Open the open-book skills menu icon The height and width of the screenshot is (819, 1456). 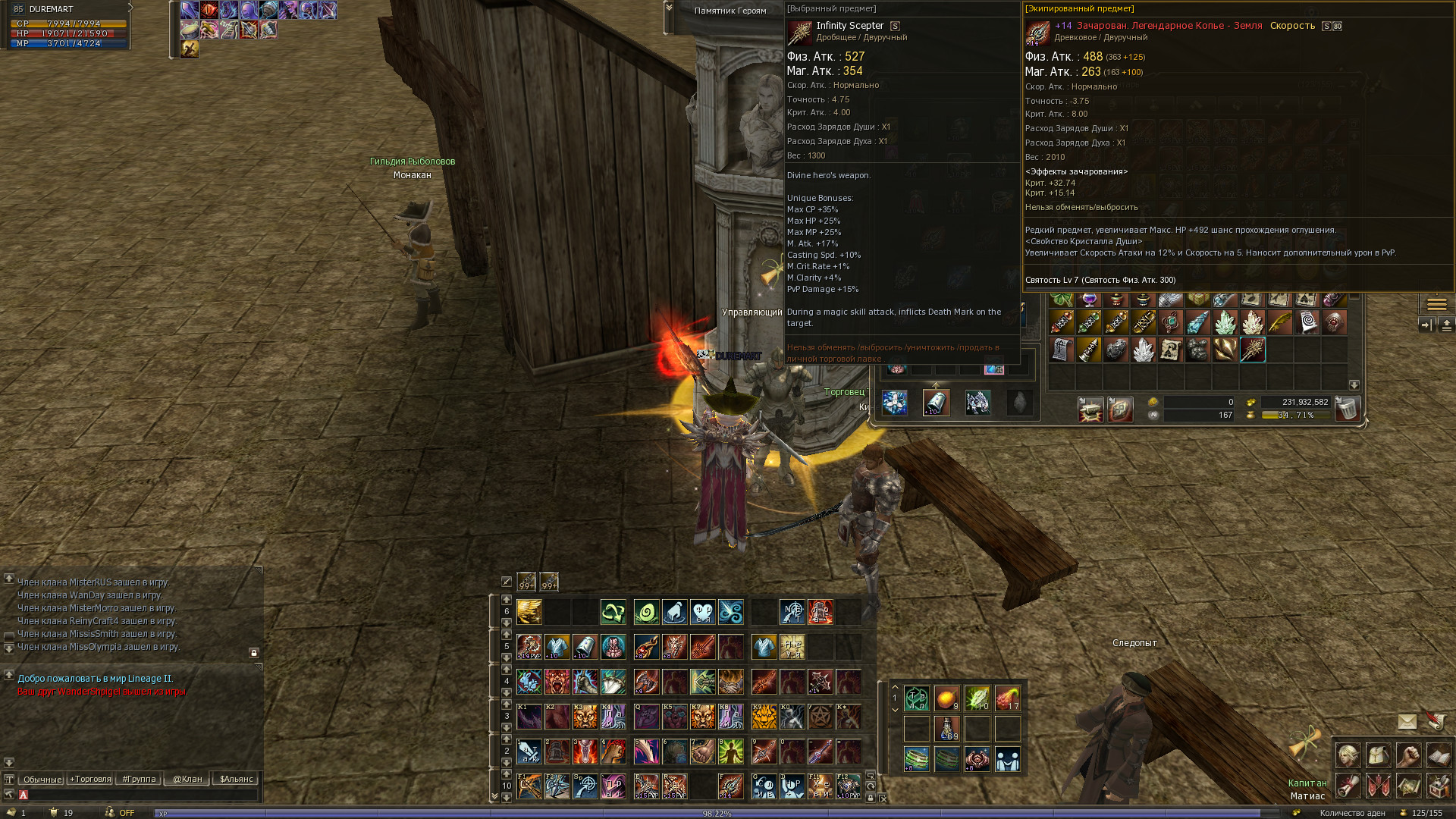[1439, 755]
